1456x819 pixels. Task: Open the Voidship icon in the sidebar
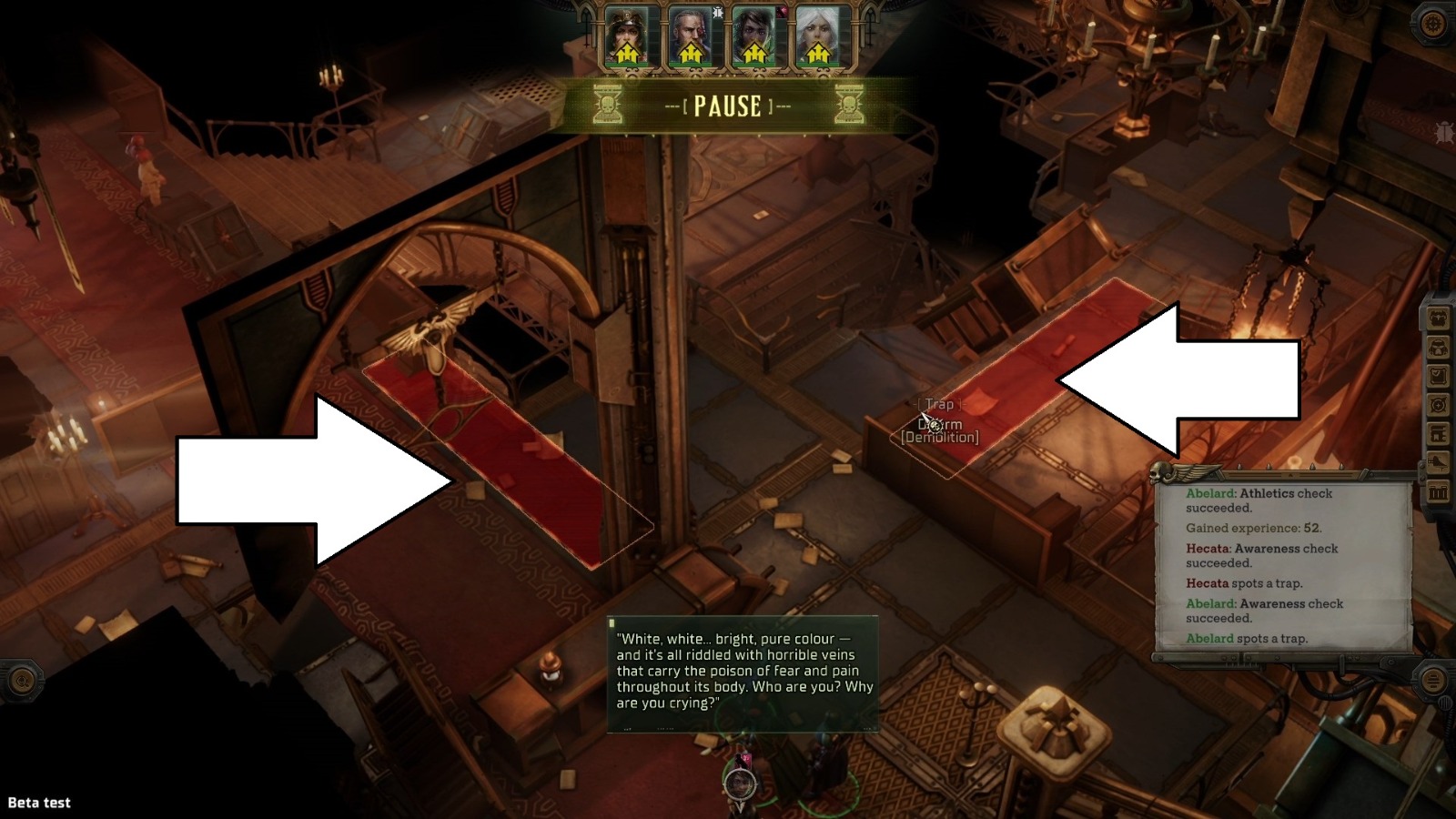pyautogui.click(x=1437, y=459)
